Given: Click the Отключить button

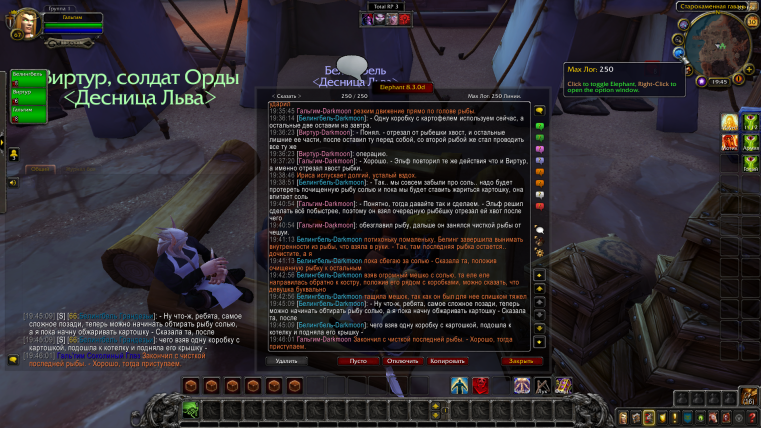Looking at the screenshot, I should (x=403, y=360).
